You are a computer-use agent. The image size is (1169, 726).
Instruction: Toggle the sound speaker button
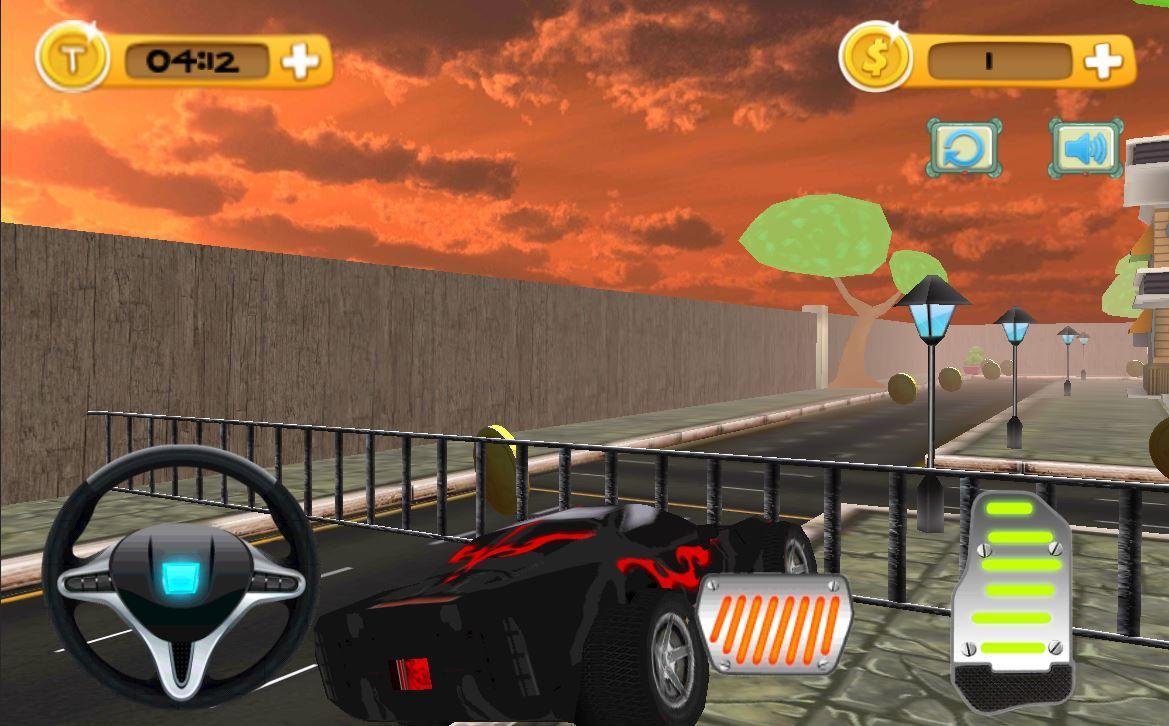tap(1085, 149)
